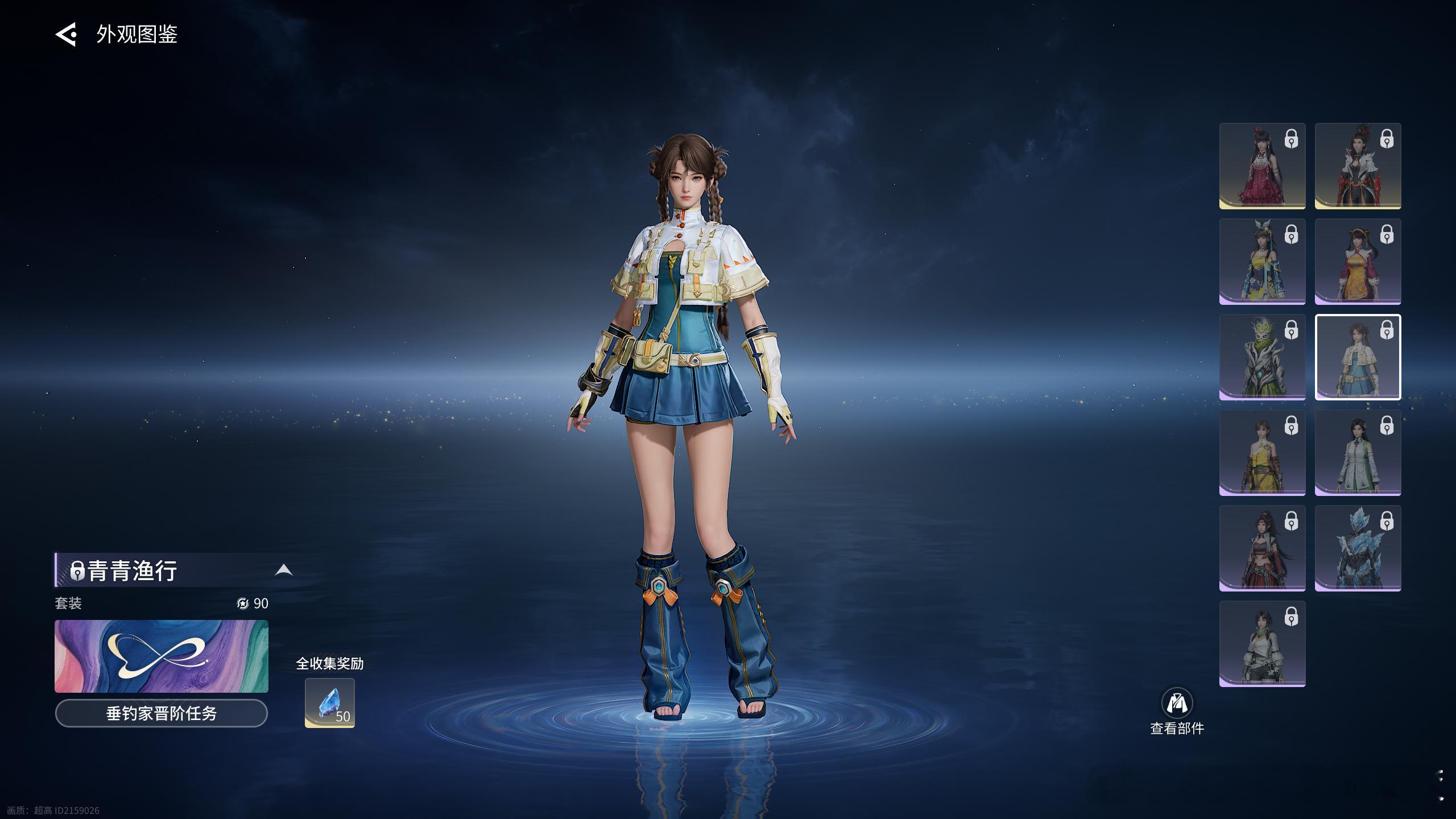This screenshot has width=1456, height=819.
Task: Collapse the 青青渔行 outfit panel arrow
Action: coord(284,570)
